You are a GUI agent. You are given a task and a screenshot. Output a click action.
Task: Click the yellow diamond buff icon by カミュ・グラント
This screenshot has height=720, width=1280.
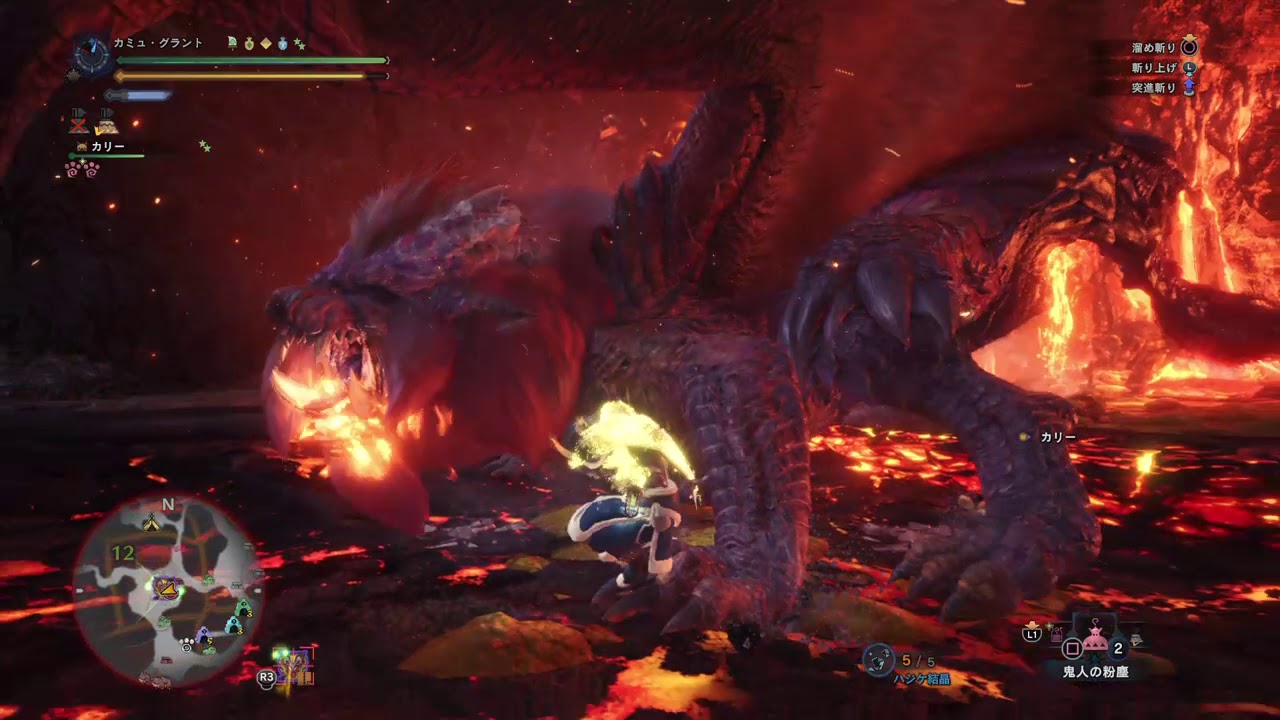[x=266, y=42]
